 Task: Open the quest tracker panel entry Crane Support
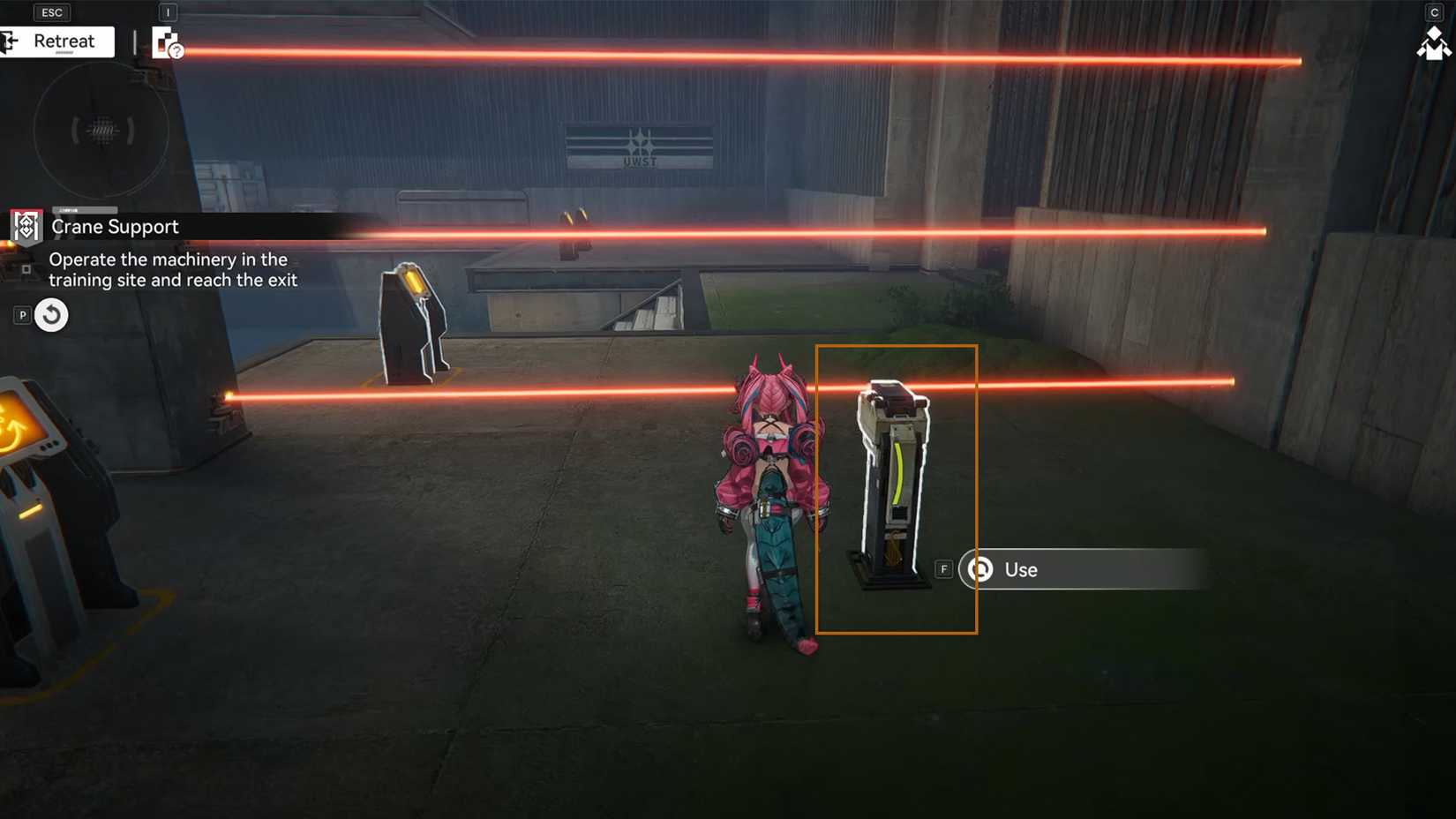coord(115,227)
